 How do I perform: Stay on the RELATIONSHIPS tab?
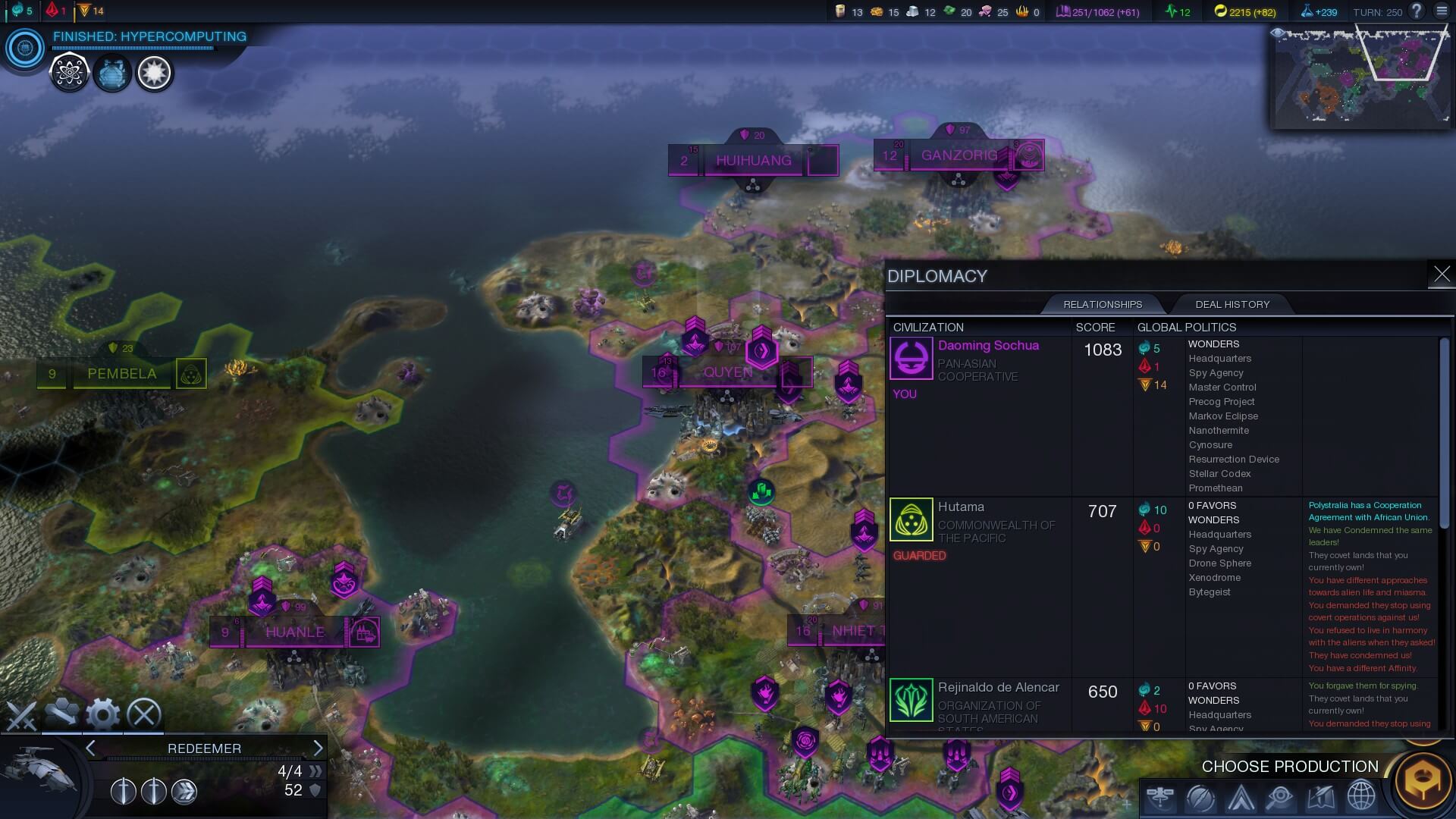[1103, 304]
